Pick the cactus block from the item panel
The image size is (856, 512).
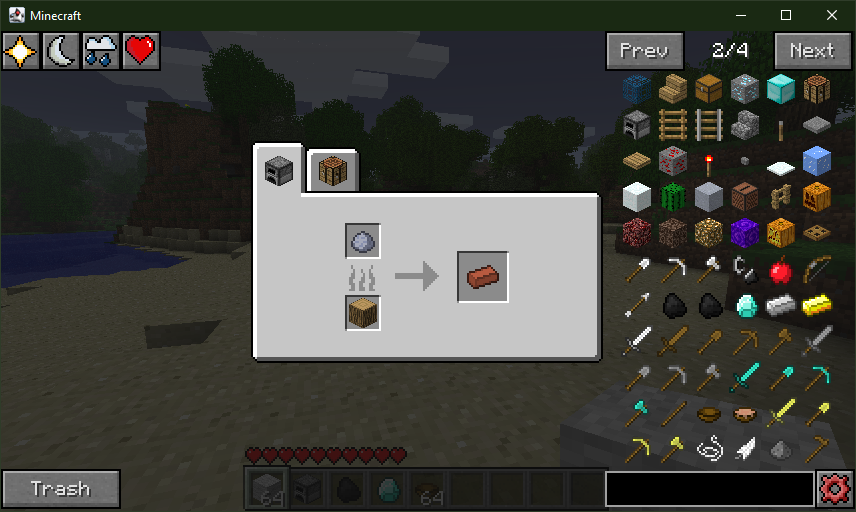[672, 196]
